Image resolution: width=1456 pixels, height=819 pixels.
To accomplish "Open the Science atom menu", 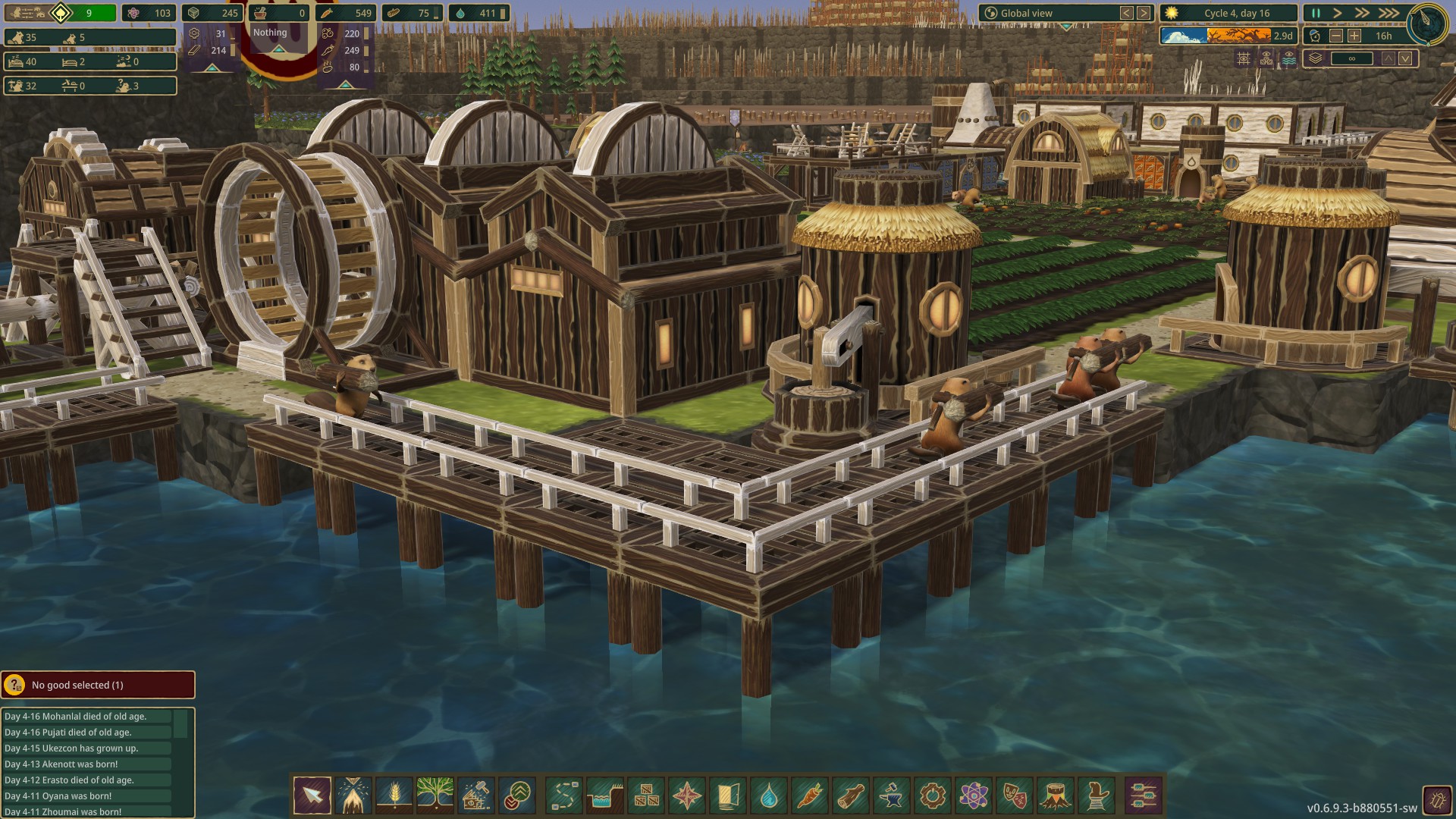I will 973,796.
